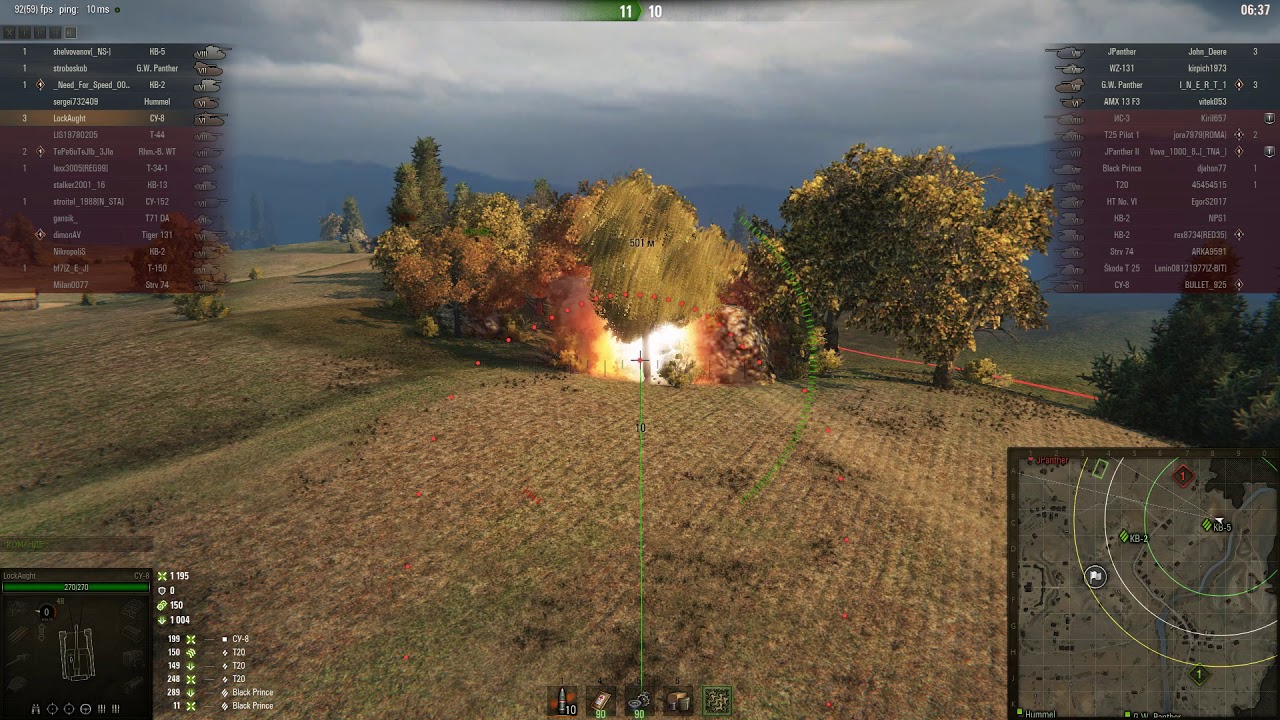Select the neutral white flag base marker on minimap

tap(1096, 576)
